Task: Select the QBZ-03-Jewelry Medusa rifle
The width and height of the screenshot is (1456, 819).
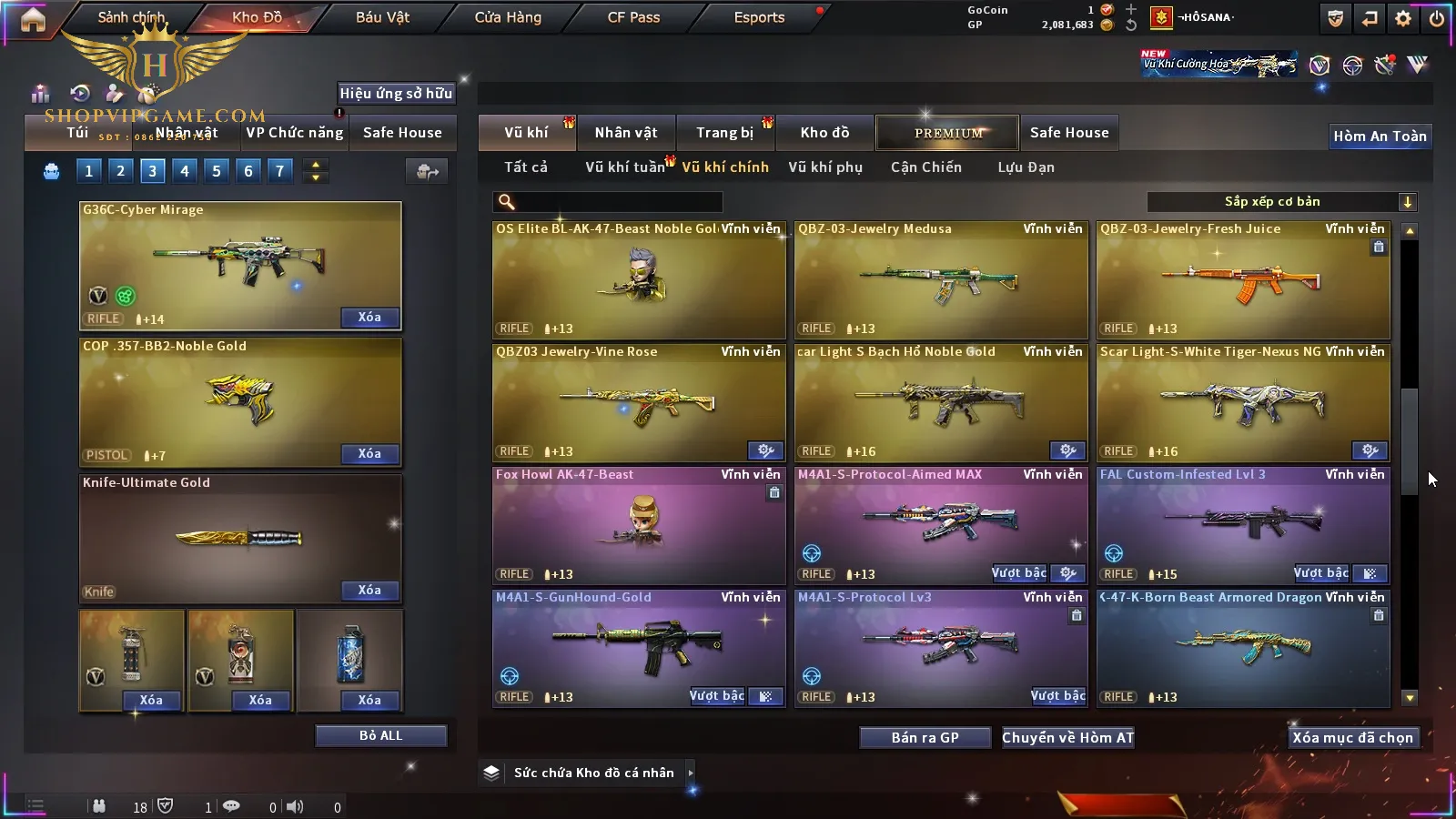Action: pyautogui.click(x=941, y=280)
